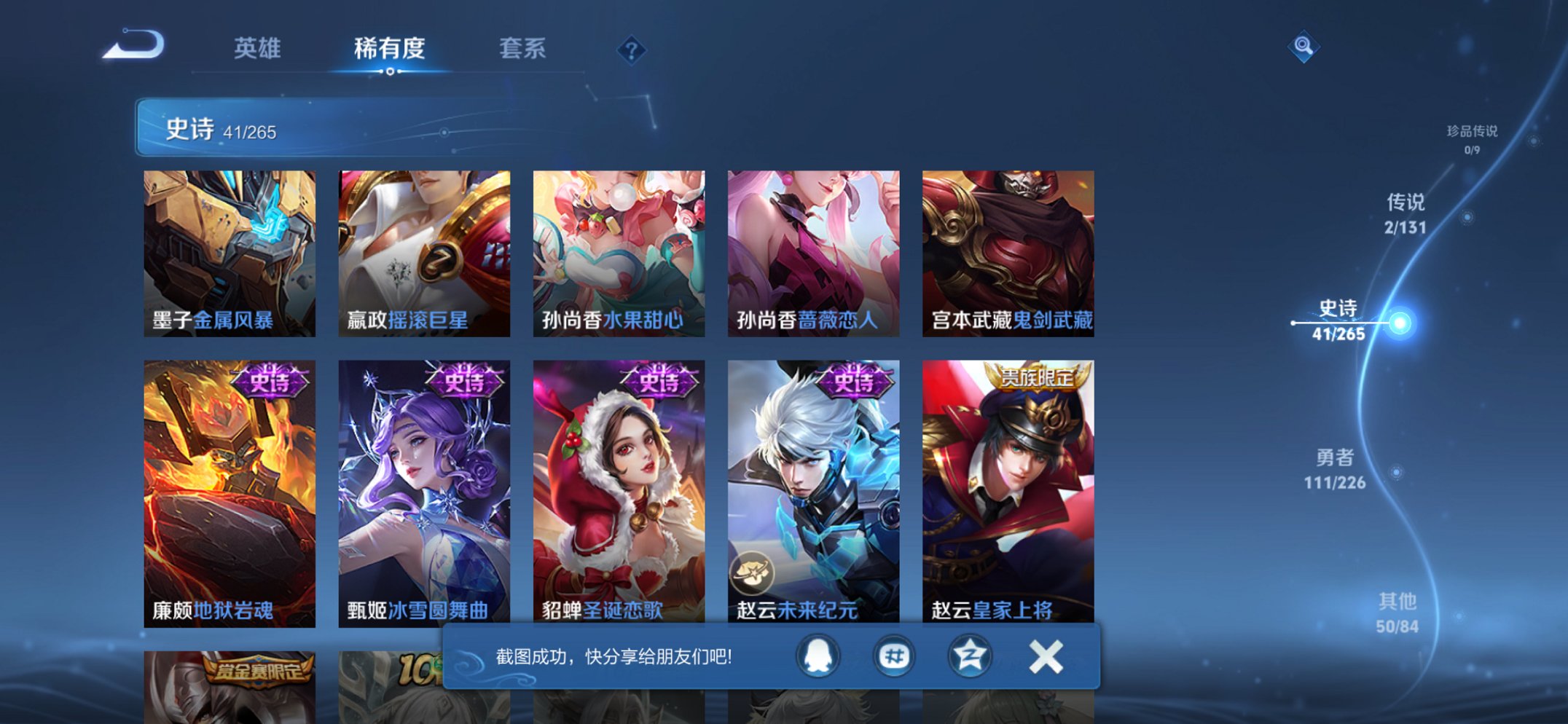1568x724 pixels.
Task: Open the magnifier search icon
Action: [x=1306, y=46]
